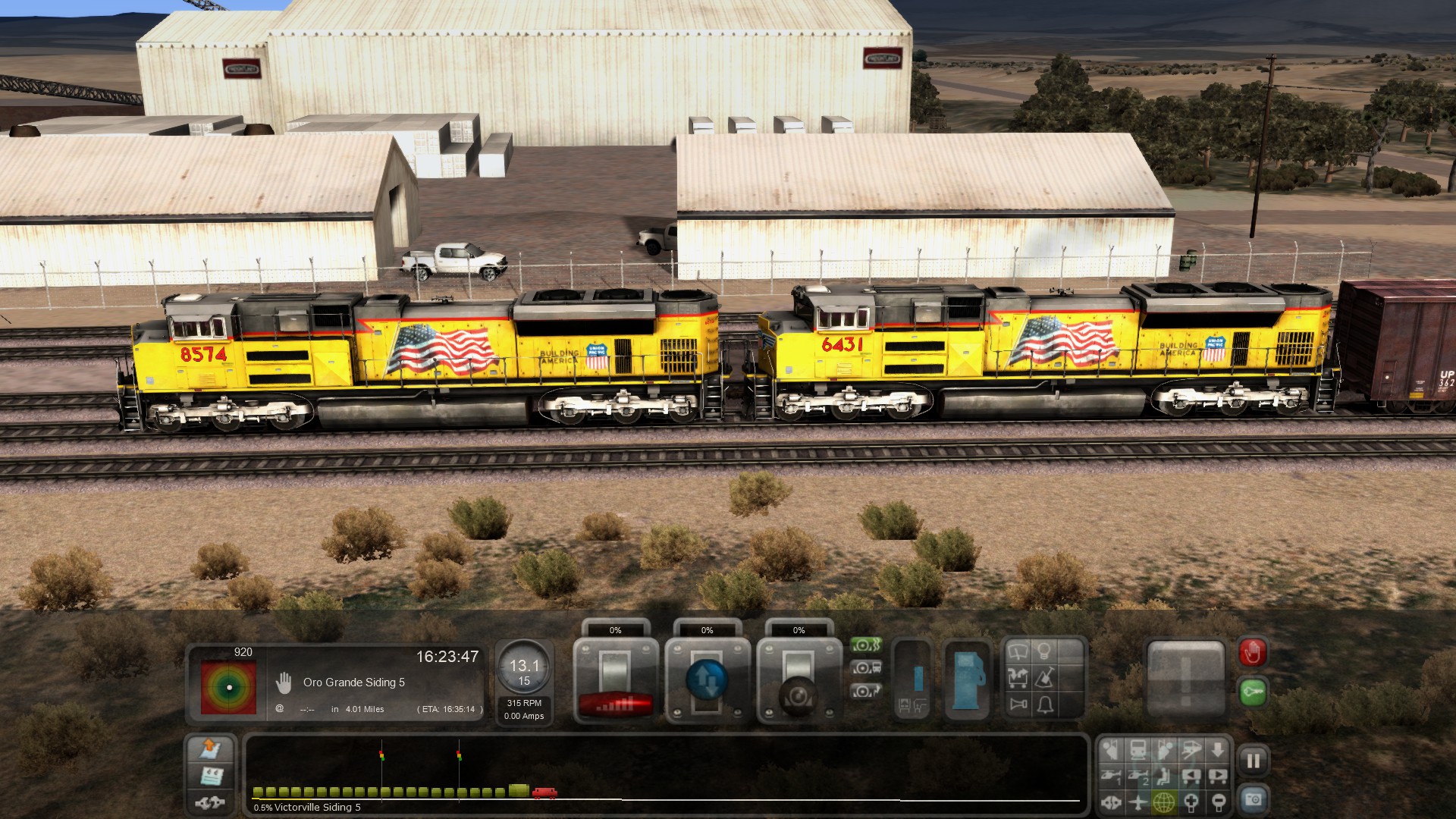Switch on the headlight bulb
This screenshot has height=819, width=1456.
point(1045,651)
